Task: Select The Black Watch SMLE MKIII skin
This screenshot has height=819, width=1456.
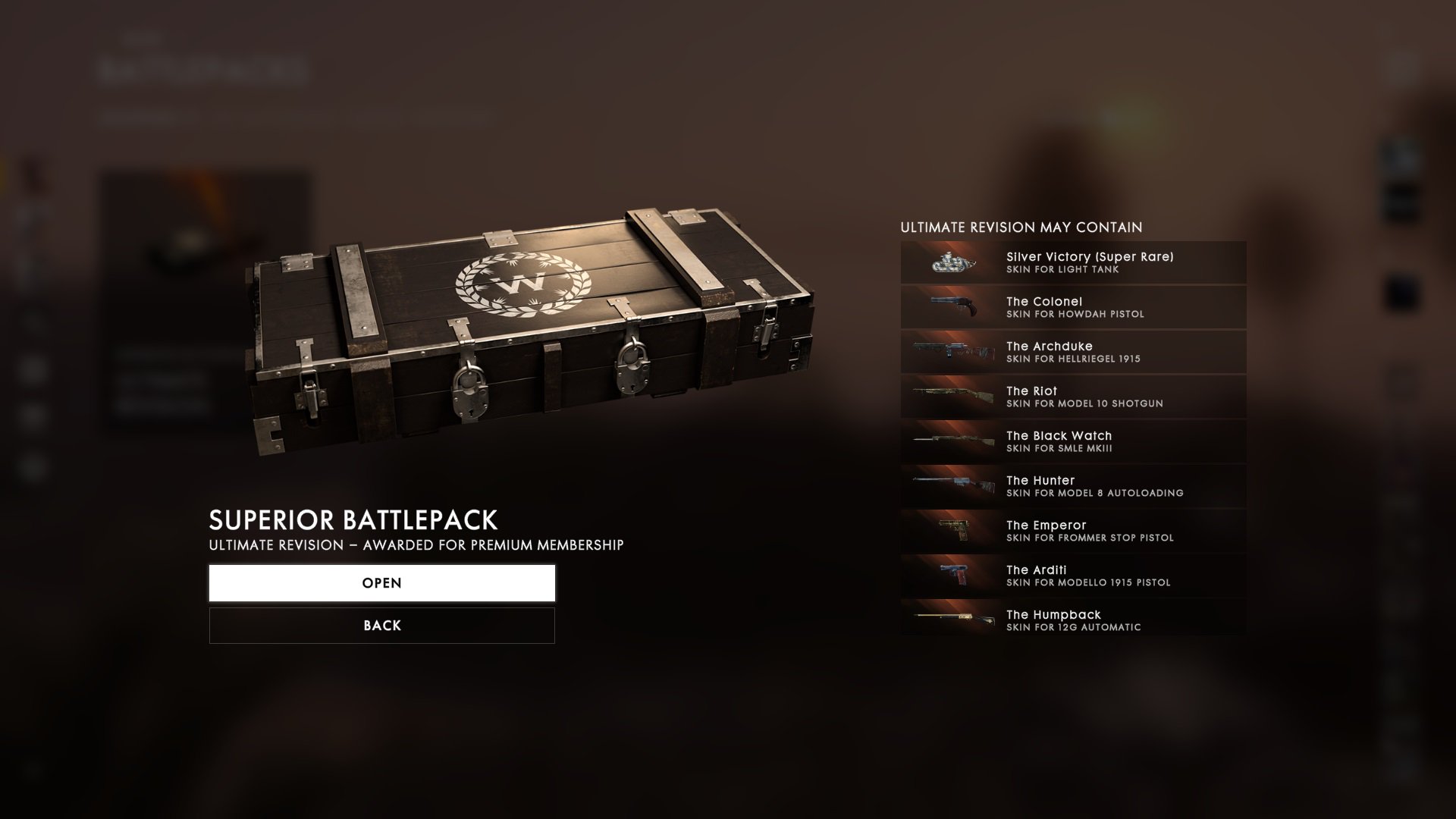Action: tap(1073, 441)
